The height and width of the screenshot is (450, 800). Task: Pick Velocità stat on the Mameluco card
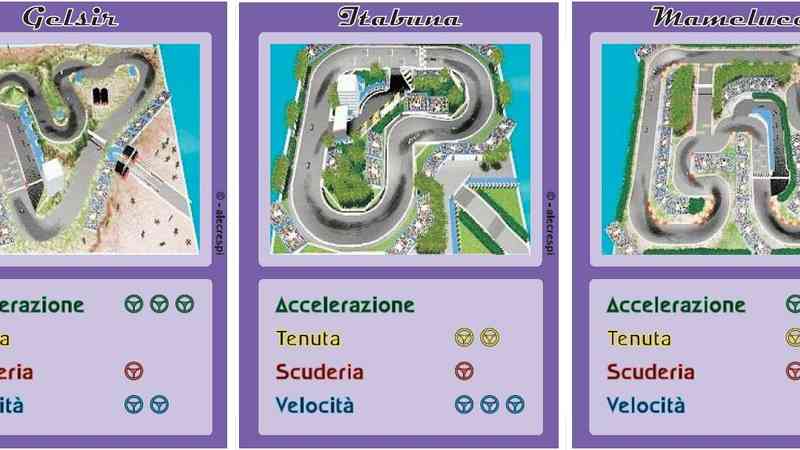646,405
